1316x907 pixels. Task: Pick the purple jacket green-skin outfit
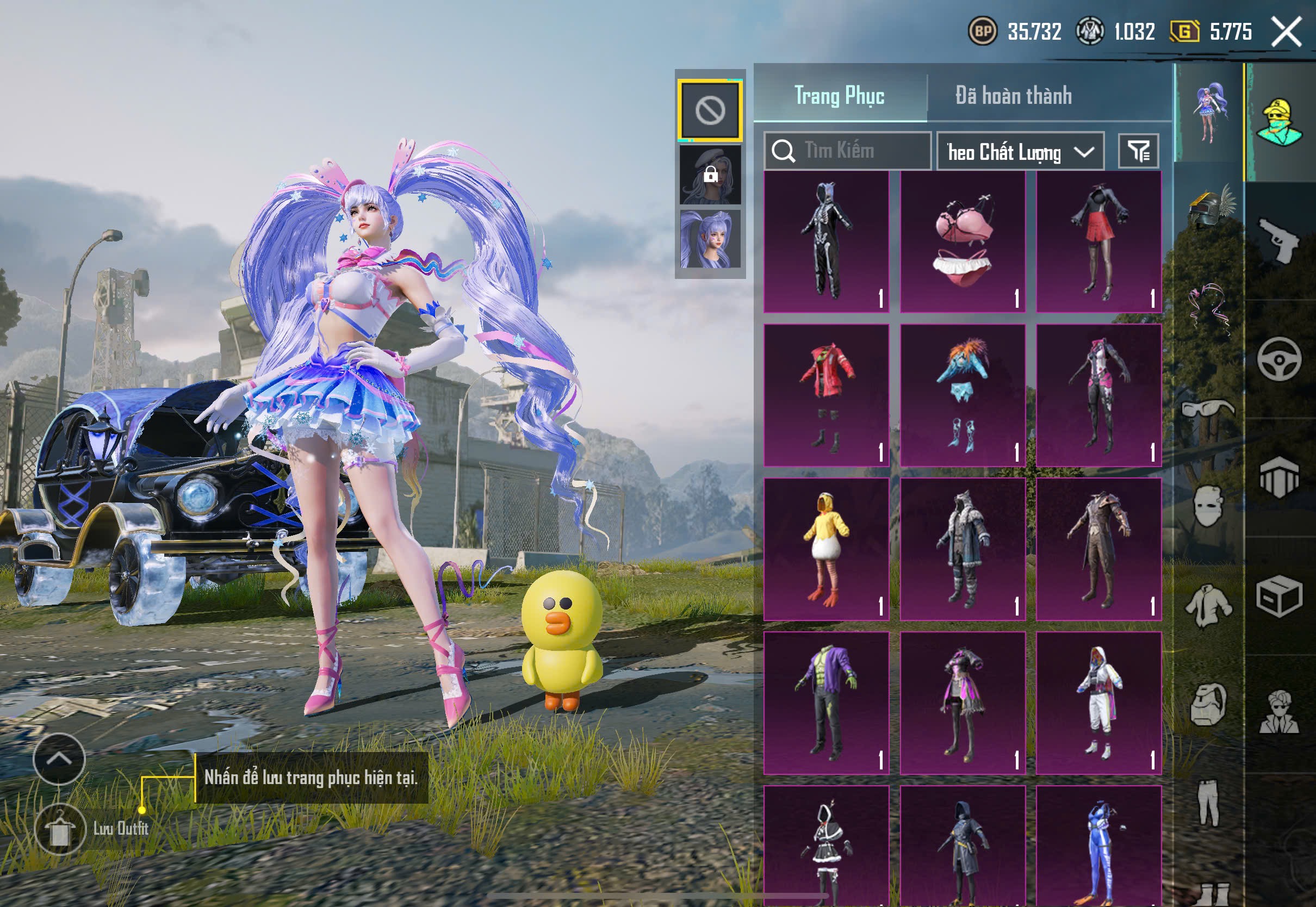[826, 703]
